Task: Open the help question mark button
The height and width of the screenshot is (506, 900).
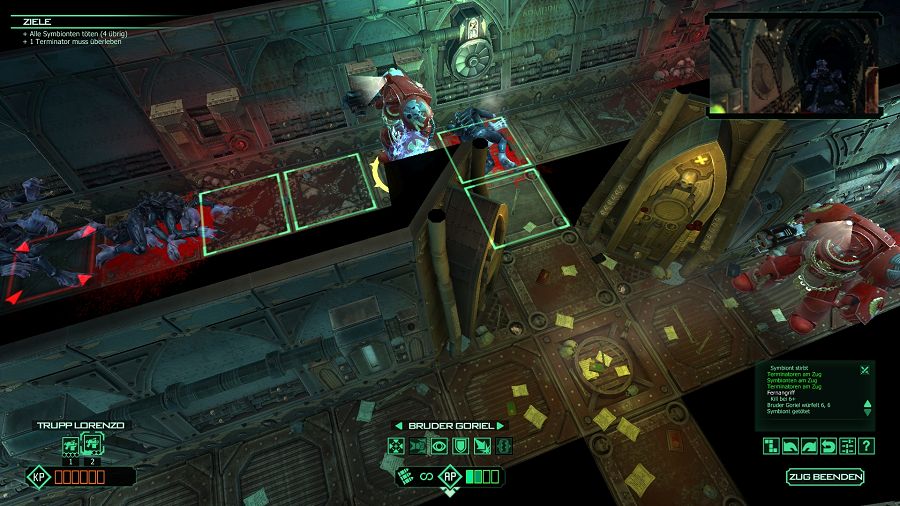Action: (867, 446)
